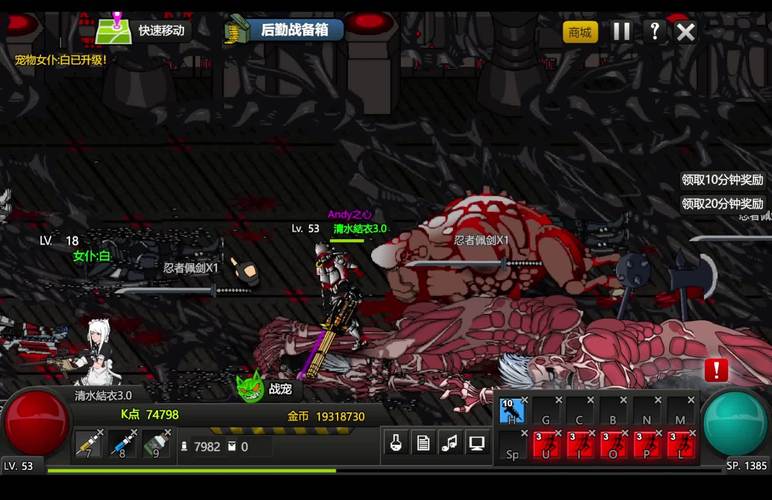Use the canister item in slot 9

pos(157,444)
